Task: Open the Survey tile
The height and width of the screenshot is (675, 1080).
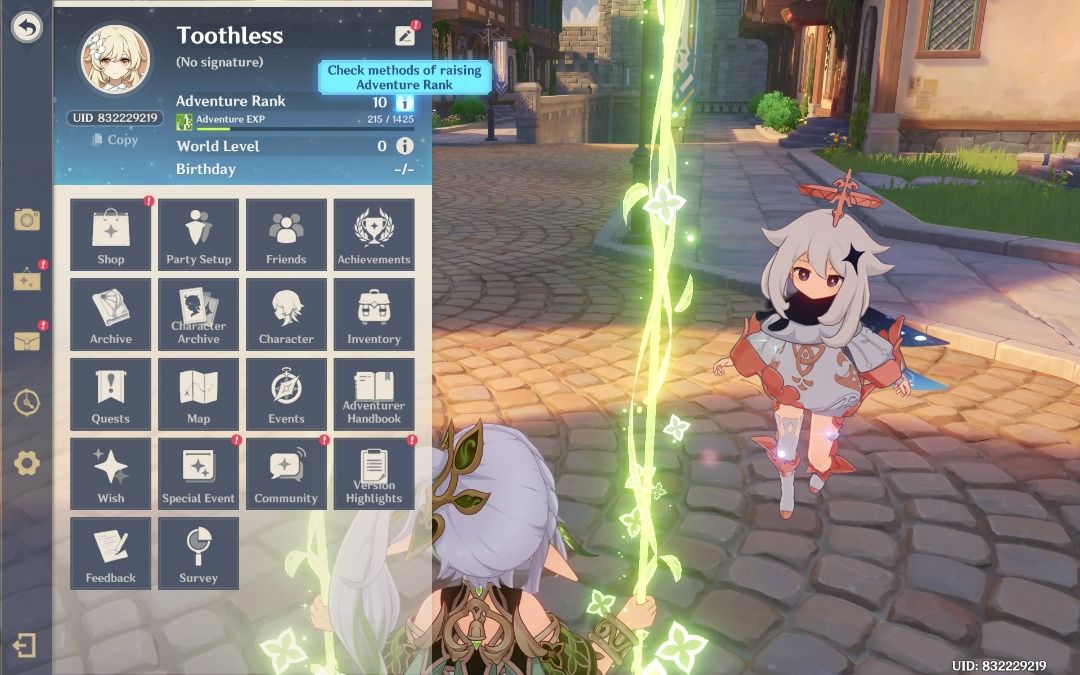Action: (x=198, y=553)
